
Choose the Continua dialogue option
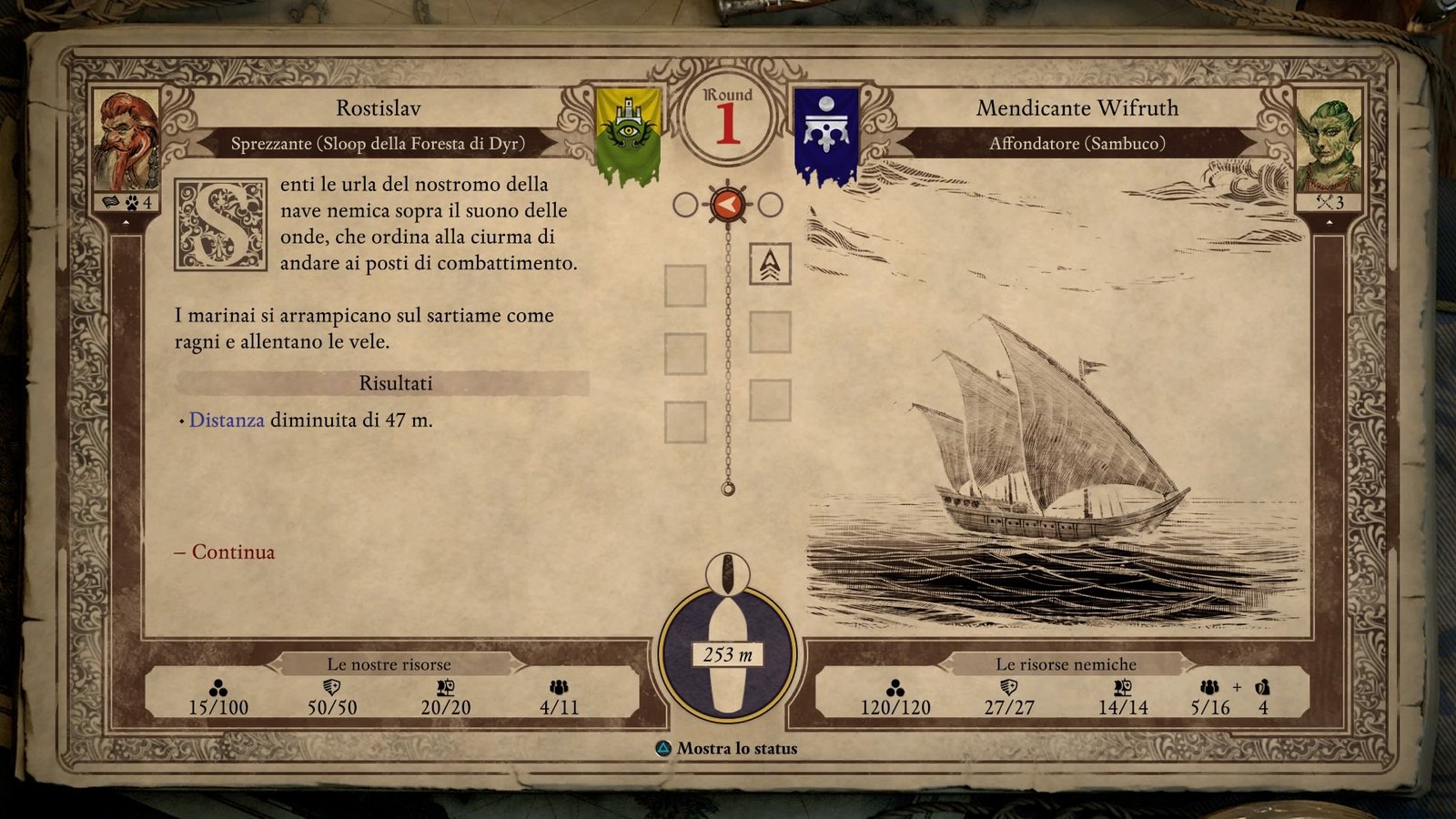point(233,552)
